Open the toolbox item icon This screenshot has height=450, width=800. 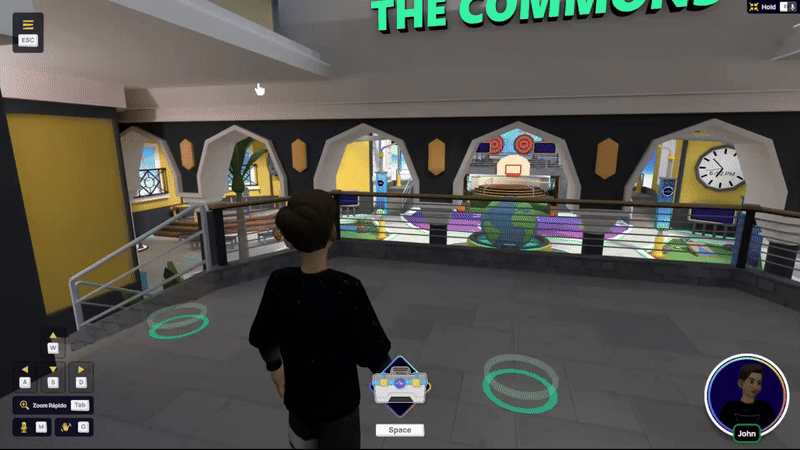[x=399, y=386]
